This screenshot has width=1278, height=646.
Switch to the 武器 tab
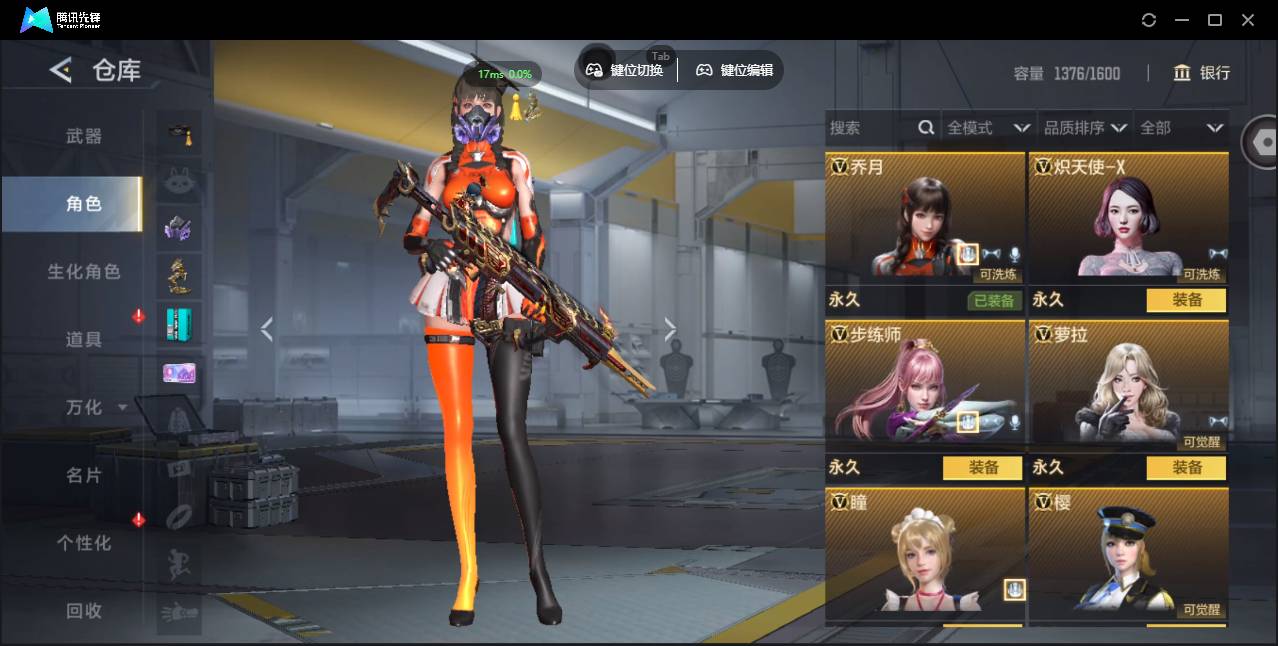click(x=84, y=136)
